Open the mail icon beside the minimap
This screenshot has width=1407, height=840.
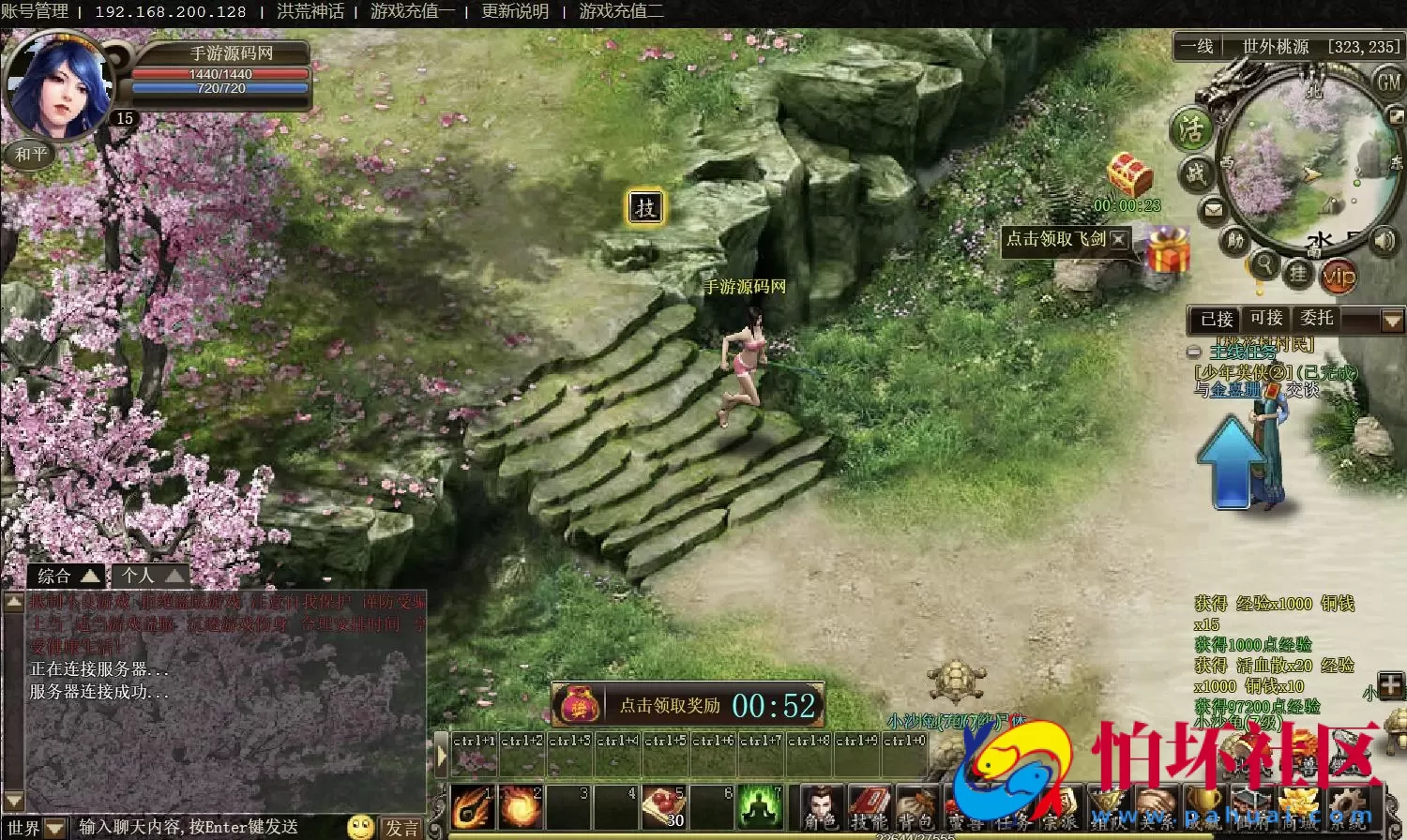point(1214,208)
